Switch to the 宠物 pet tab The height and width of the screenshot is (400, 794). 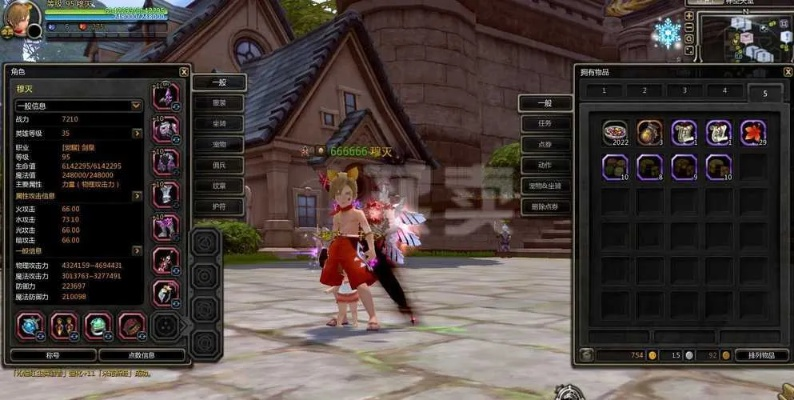pos(218,144)
